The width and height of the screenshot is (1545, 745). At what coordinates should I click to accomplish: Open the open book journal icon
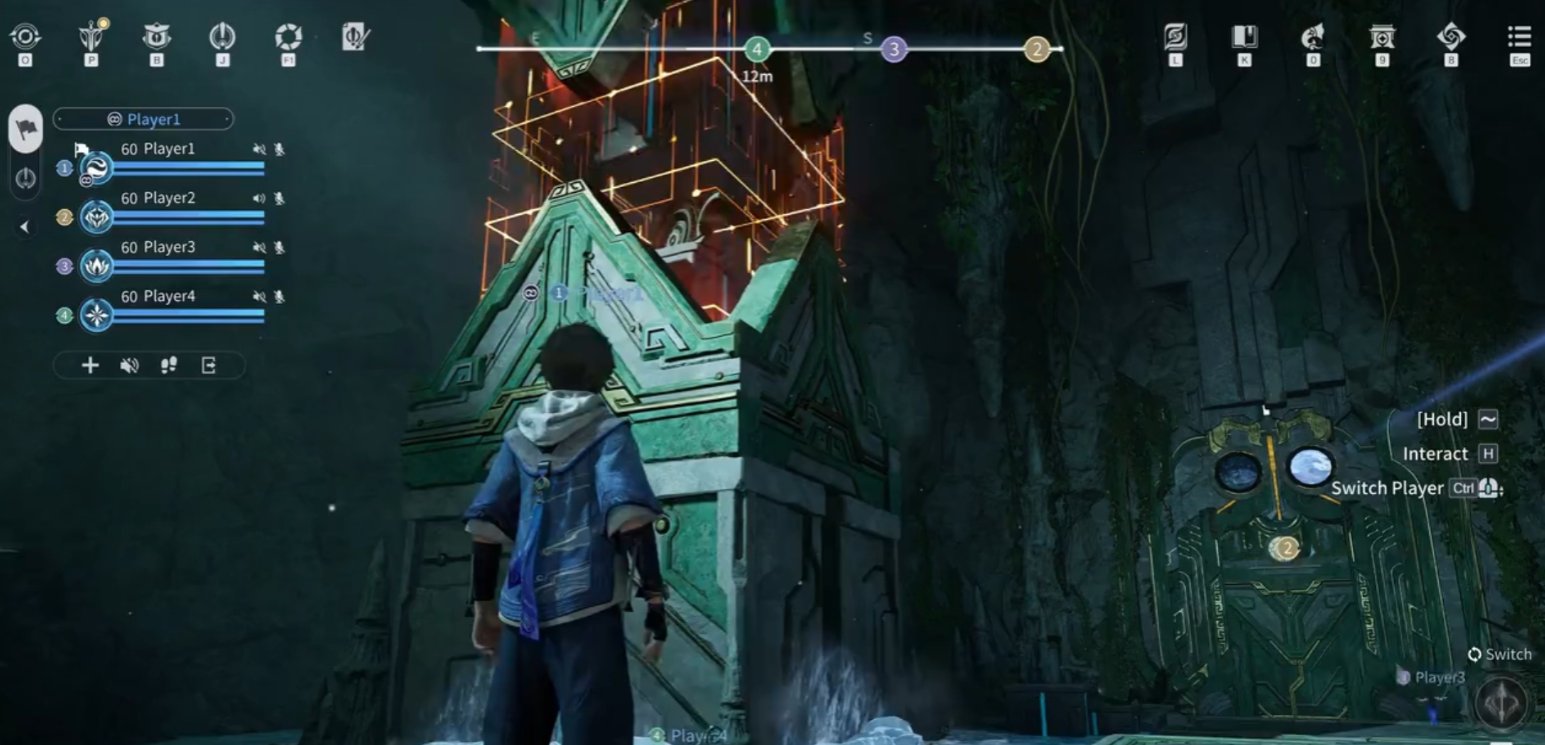coord(1244,38)
